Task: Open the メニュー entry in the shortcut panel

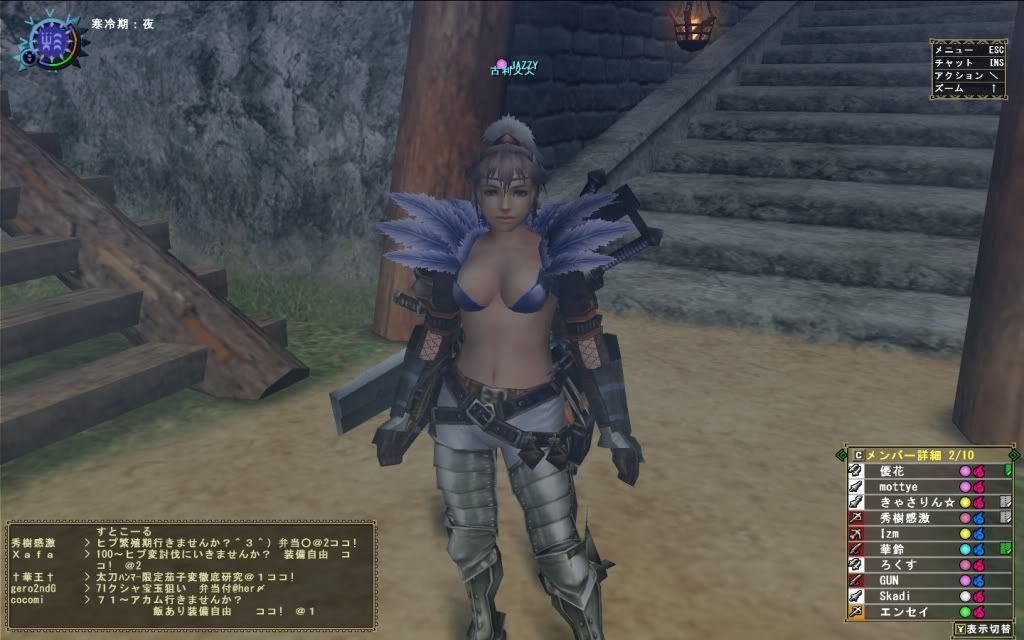Action: click(x=966, y=48)
